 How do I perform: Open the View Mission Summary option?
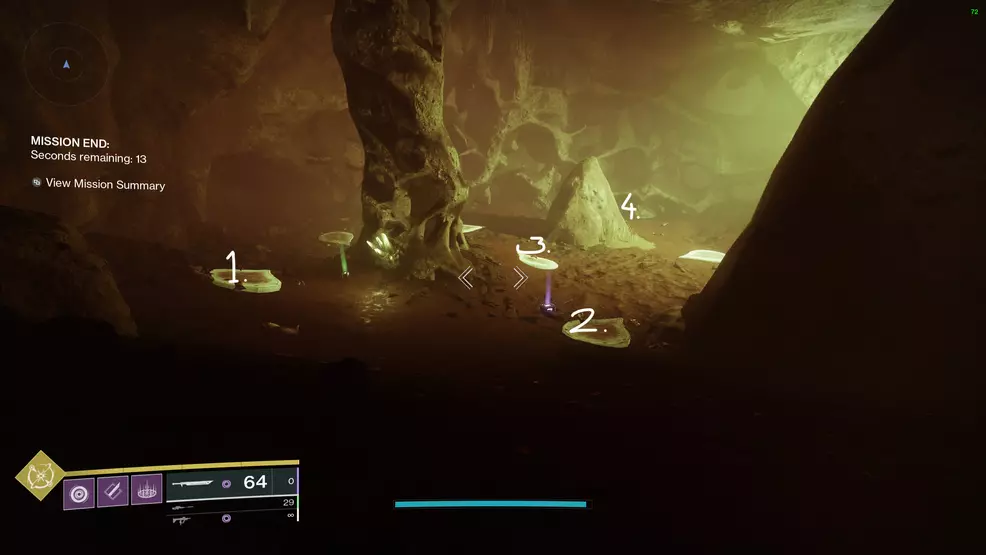[105, 185]
